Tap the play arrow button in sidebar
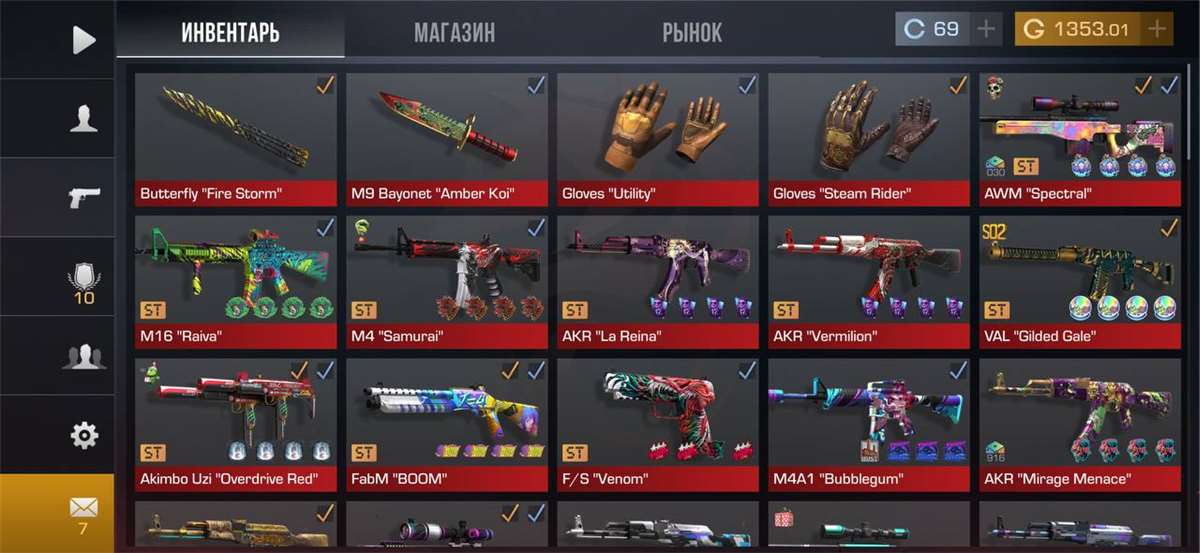This screenshot has width=1200, height=553. 84,40
